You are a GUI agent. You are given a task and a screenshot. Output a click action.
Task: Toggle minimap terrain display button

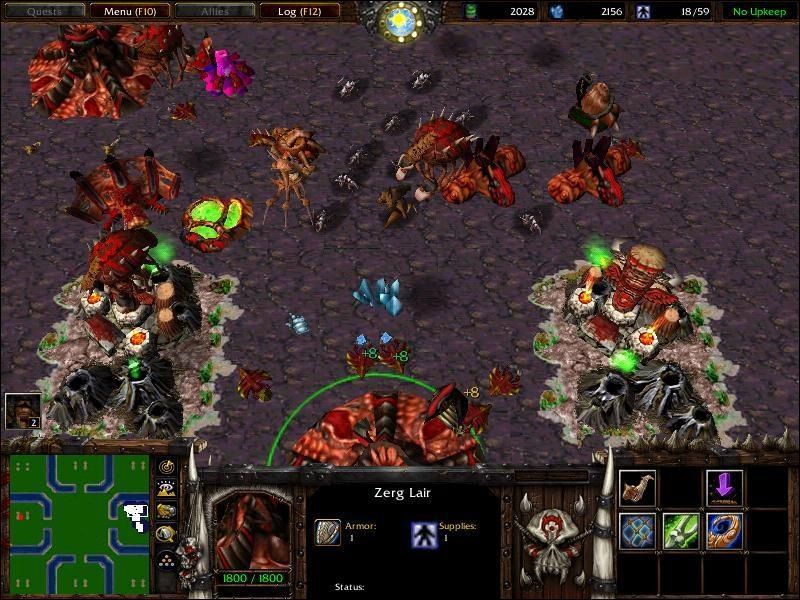[165, 489]
